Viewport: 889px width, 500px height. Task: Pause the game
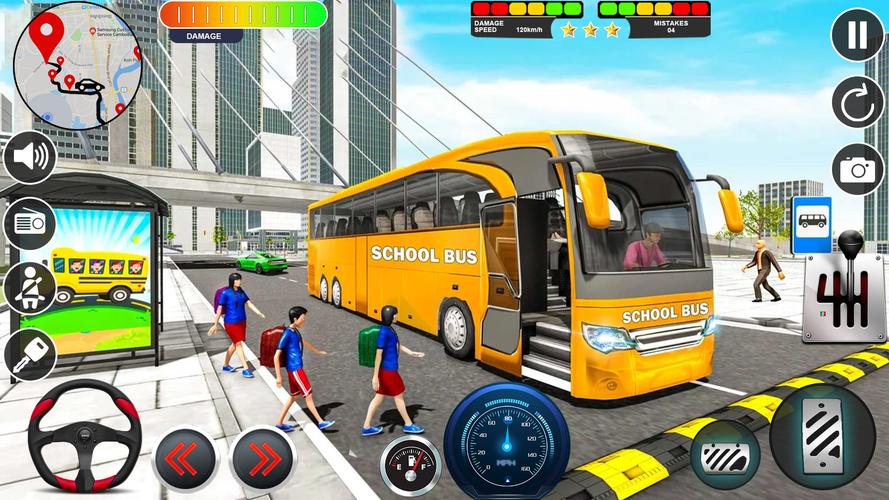858,36
